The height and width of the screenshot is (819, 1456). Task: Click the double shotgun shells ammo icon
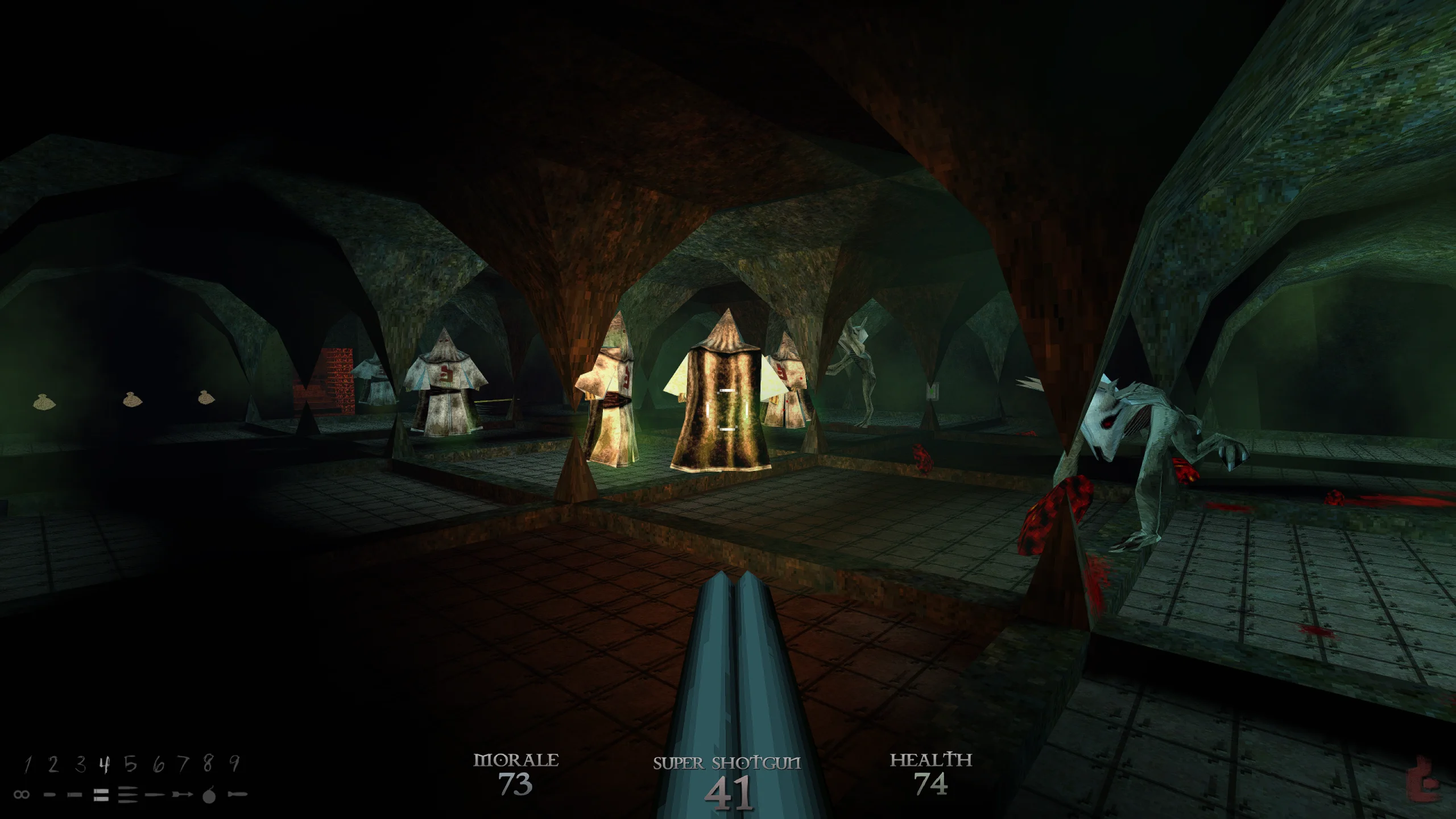101,795
